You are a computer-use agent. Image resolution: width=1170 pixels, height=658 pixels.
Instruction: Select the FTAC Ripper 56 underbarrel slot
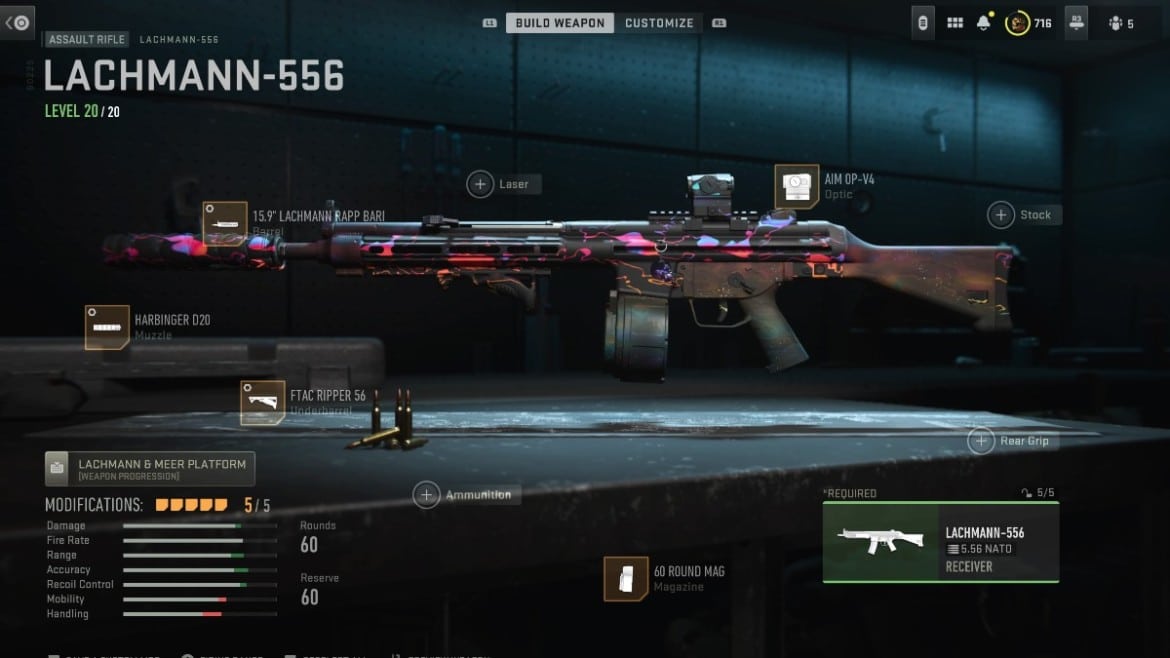(262, 402)
